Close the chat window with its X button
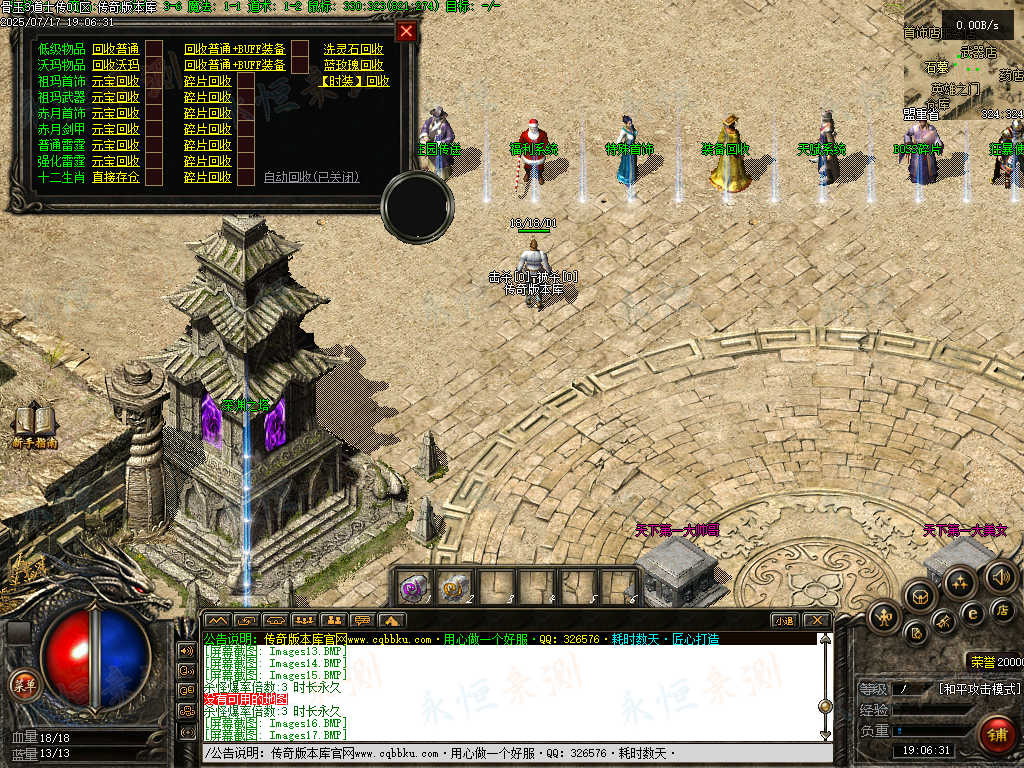The width and height of the screenshot is (1024, 768). pyautogui.click(x=816, y=620)
